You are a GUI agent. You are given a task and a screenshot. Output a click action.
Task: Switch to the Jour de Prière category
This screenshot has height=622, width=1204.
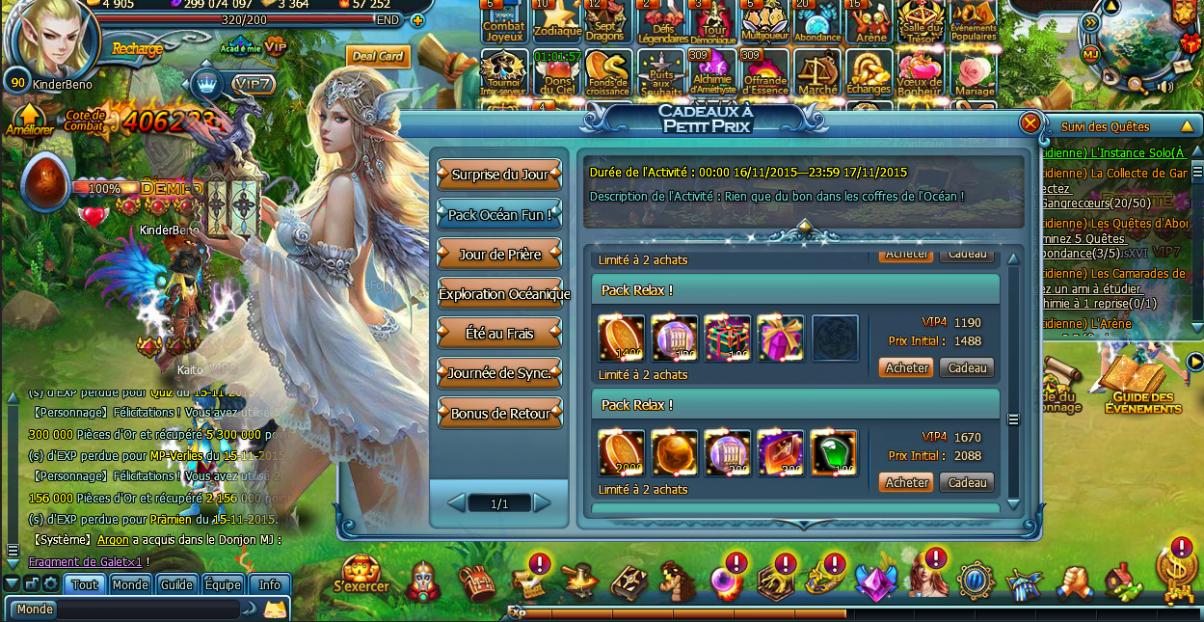(x=499, y=254)
